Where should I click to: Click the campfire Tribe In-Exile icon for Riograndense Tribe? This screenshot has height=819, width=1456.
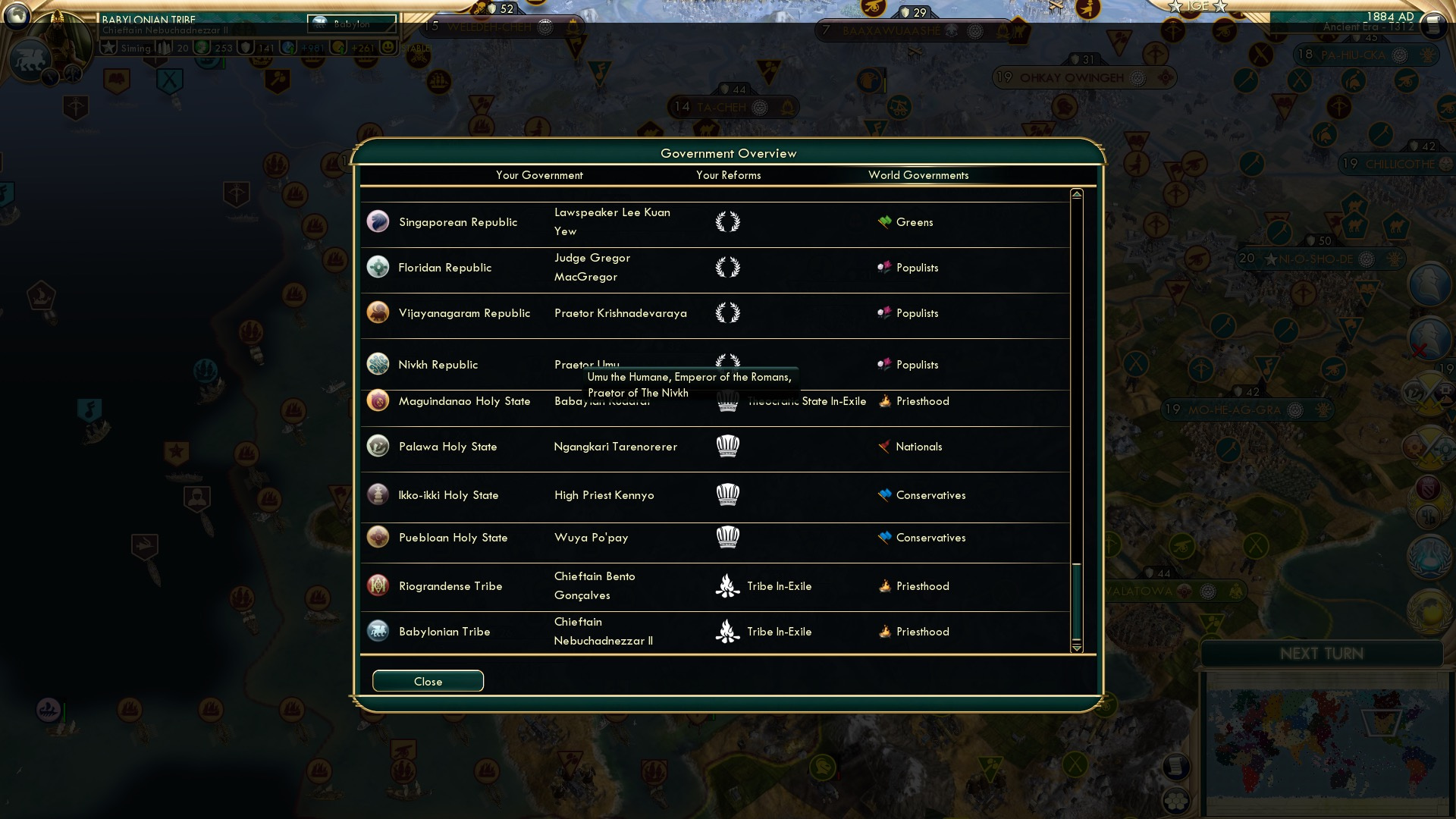click(x=727, y=585)
